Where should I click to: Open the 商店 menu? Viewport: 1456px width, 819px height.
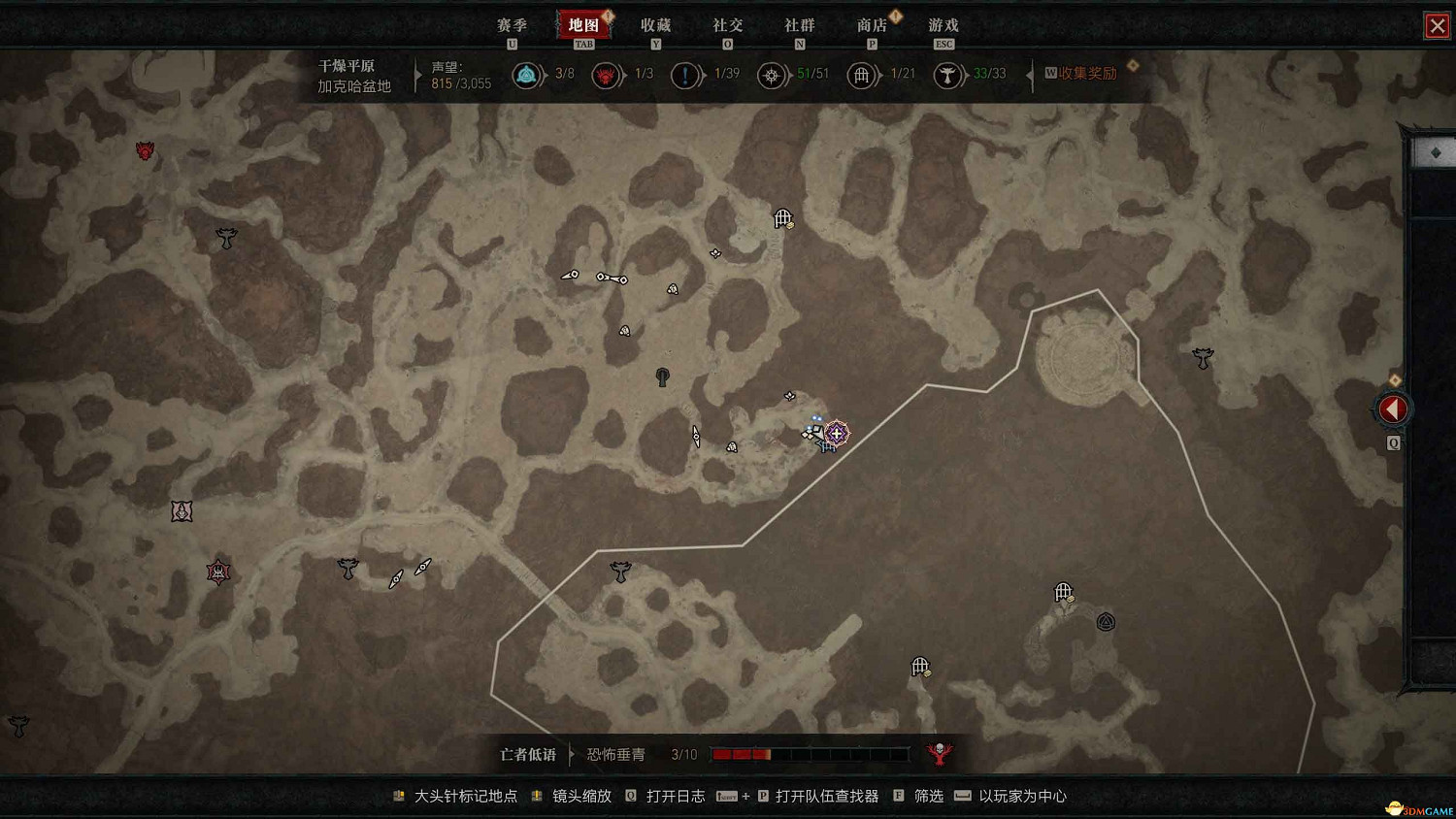pyautogui.click(x=873, y=26)
